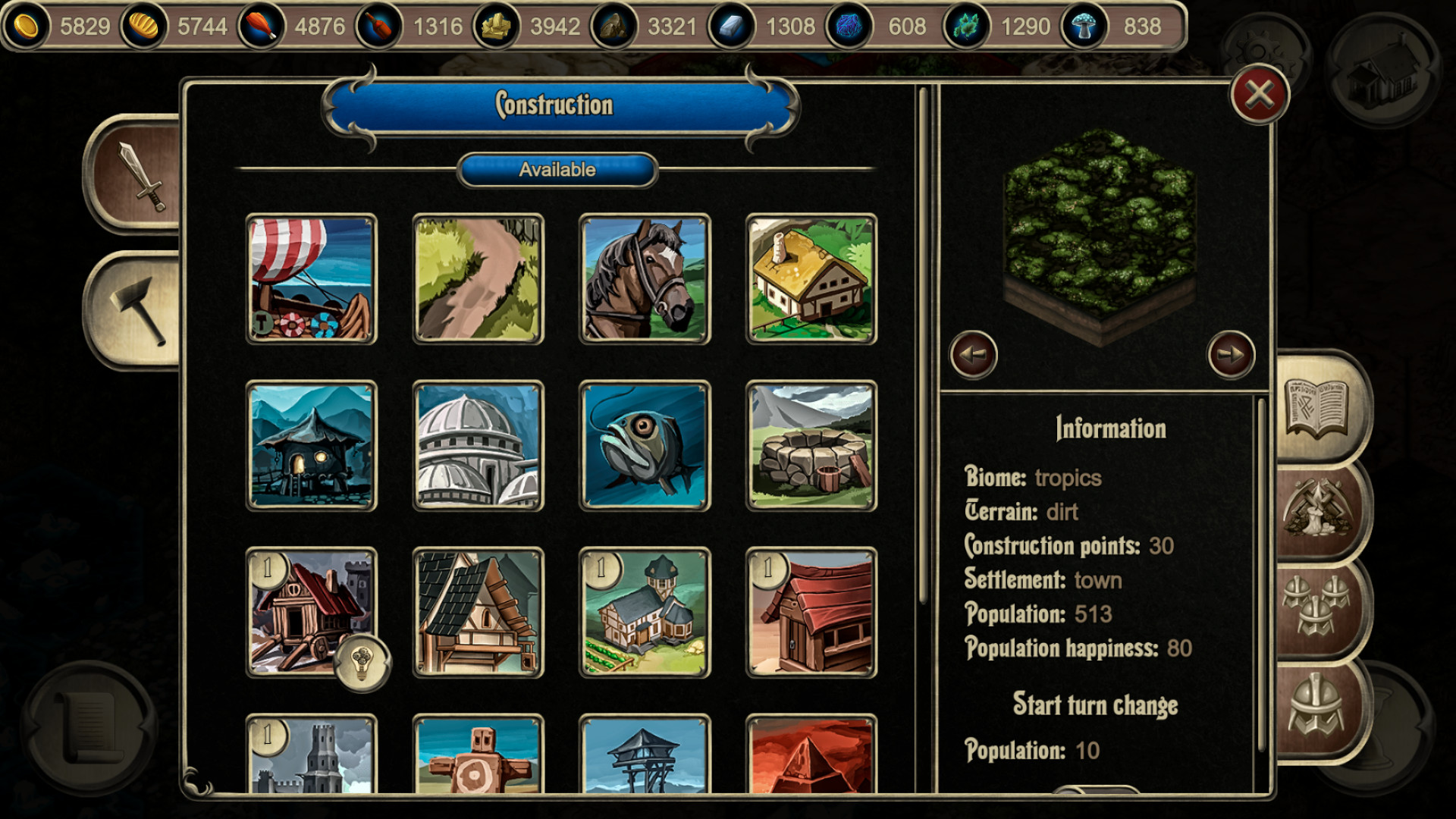This screenshot has width=1456, height=819.
Task: Select the fish construction option
Action: point(644,446)
